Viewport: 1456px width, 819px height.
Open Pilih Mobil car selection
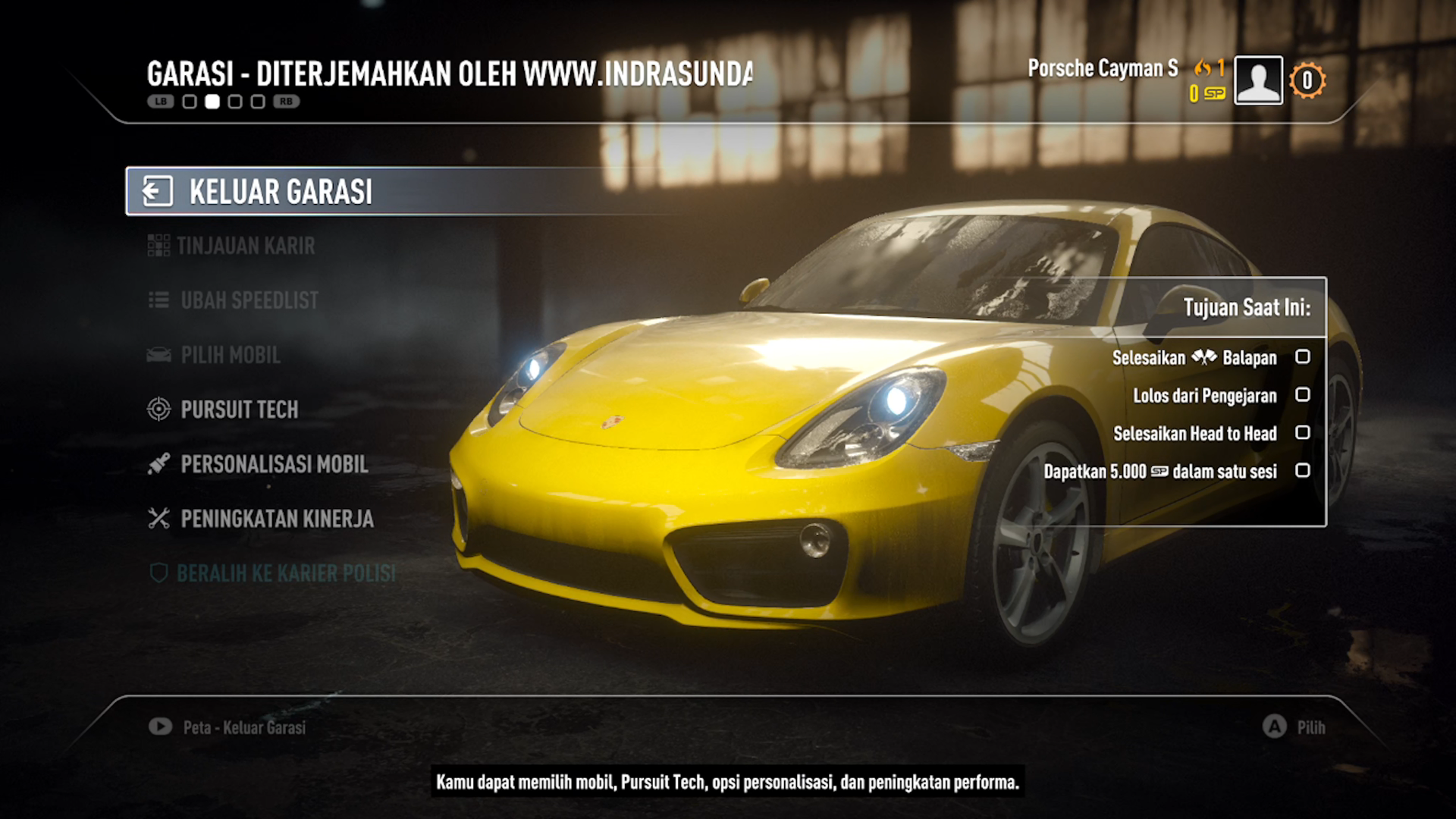pos(230,355)
